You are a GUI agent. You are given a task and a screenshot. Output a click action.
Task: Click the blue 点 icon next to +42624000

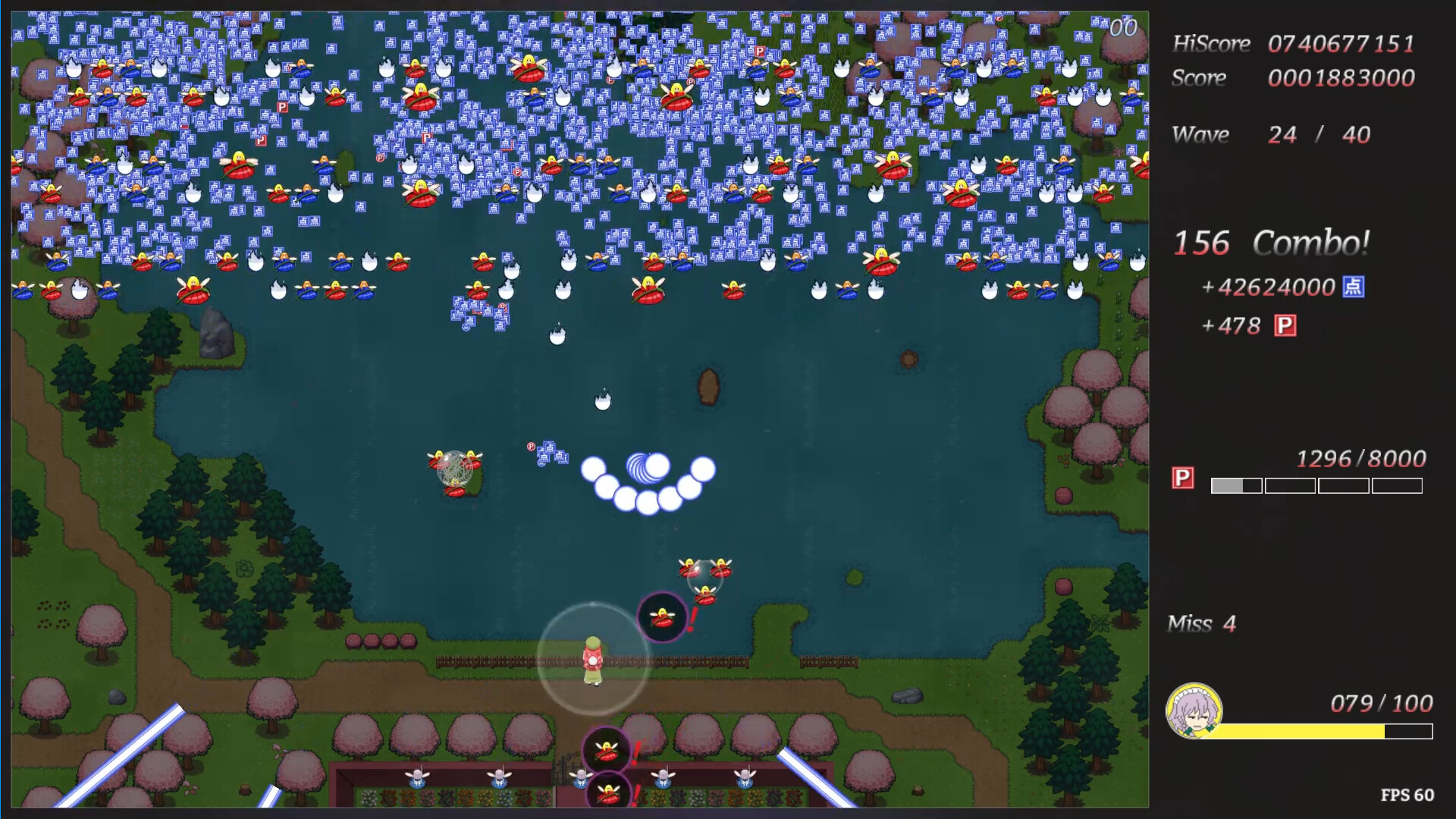click(1355, 287)
